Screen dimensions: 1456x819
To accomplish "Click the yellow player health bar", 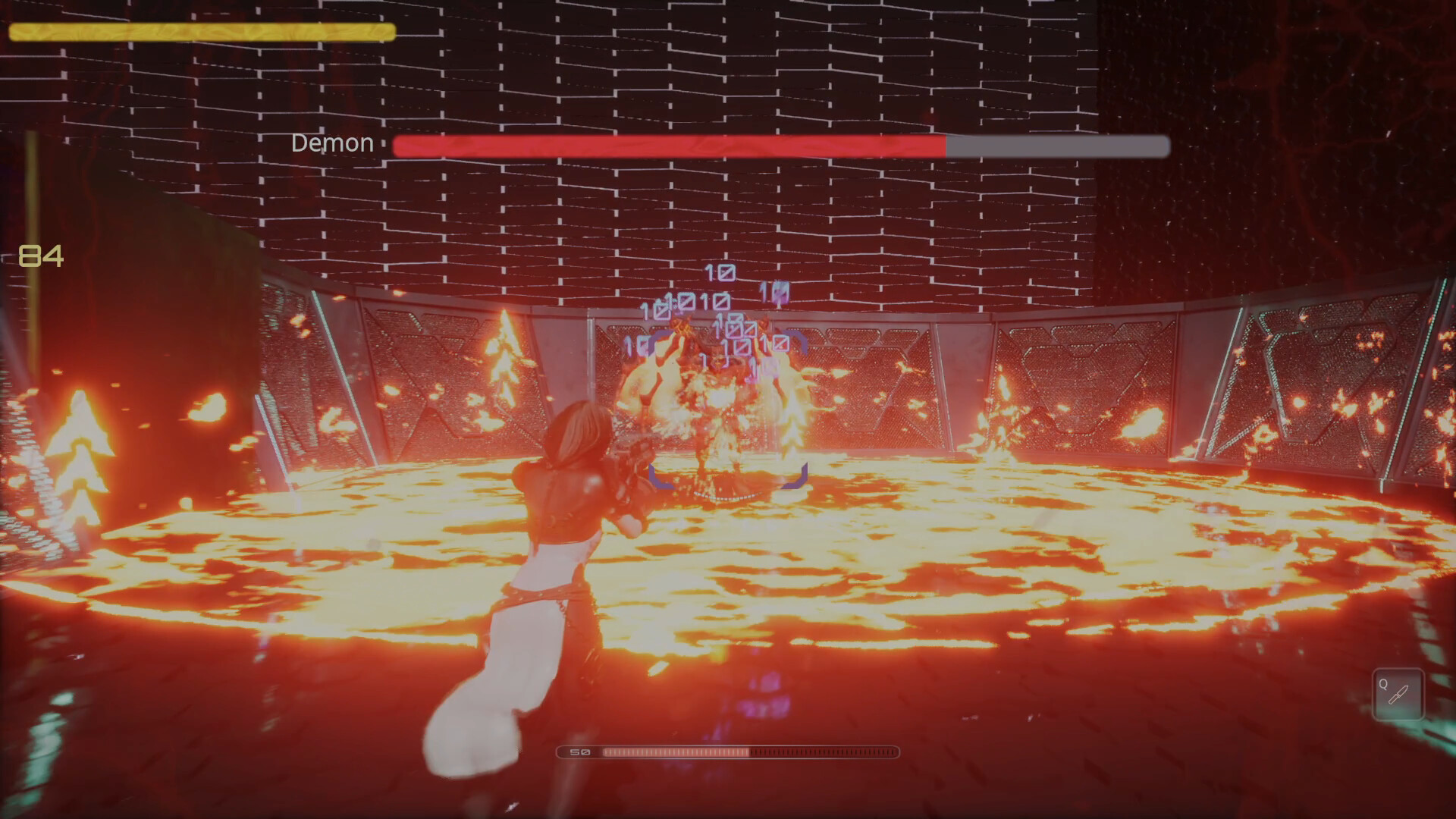I will (x=201, y=32).
